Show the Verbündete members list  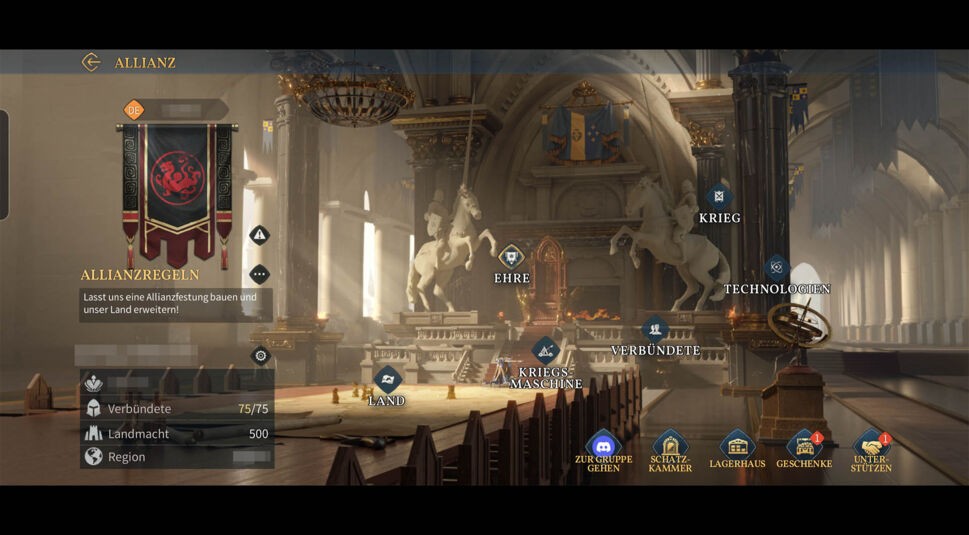pos(655,329)
